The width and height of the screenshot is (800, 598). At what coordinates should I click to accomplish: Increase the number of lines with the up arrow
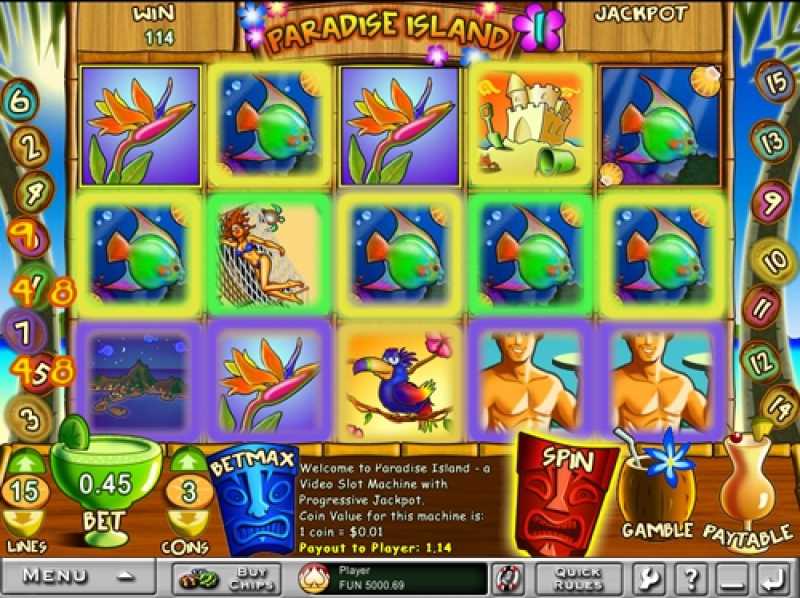(26, 463)
